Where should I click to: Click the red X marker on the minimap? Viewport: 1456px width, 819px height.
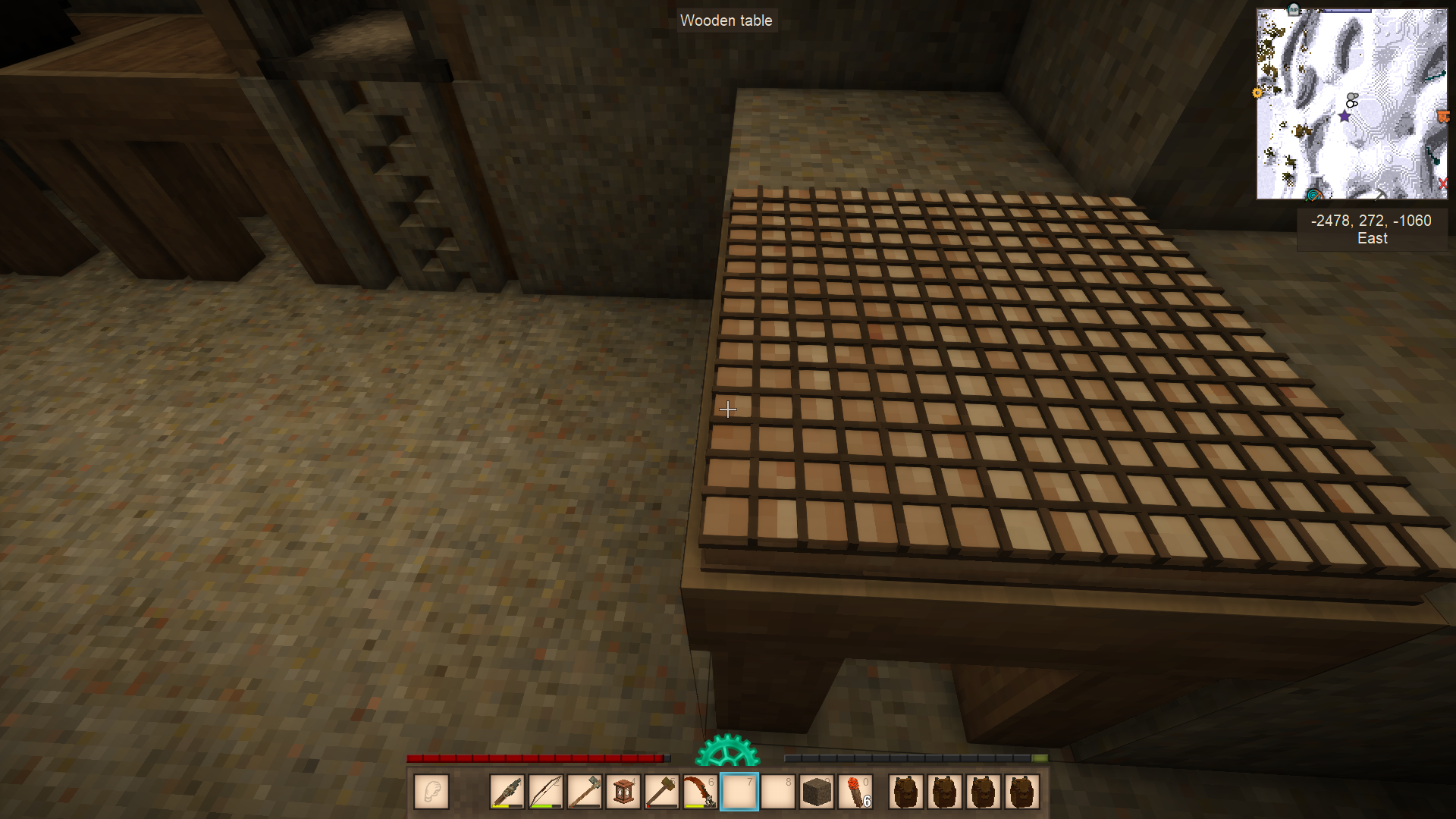1442,183
